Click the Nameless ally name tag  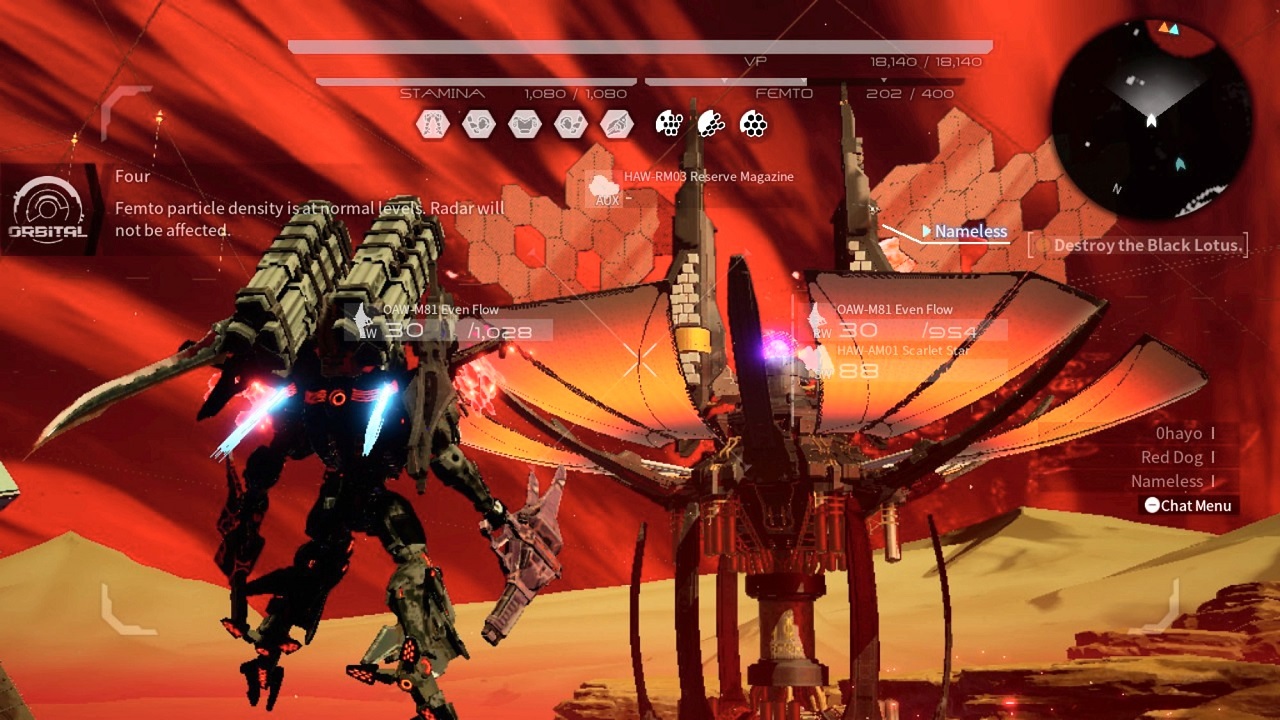coord(970,232)
